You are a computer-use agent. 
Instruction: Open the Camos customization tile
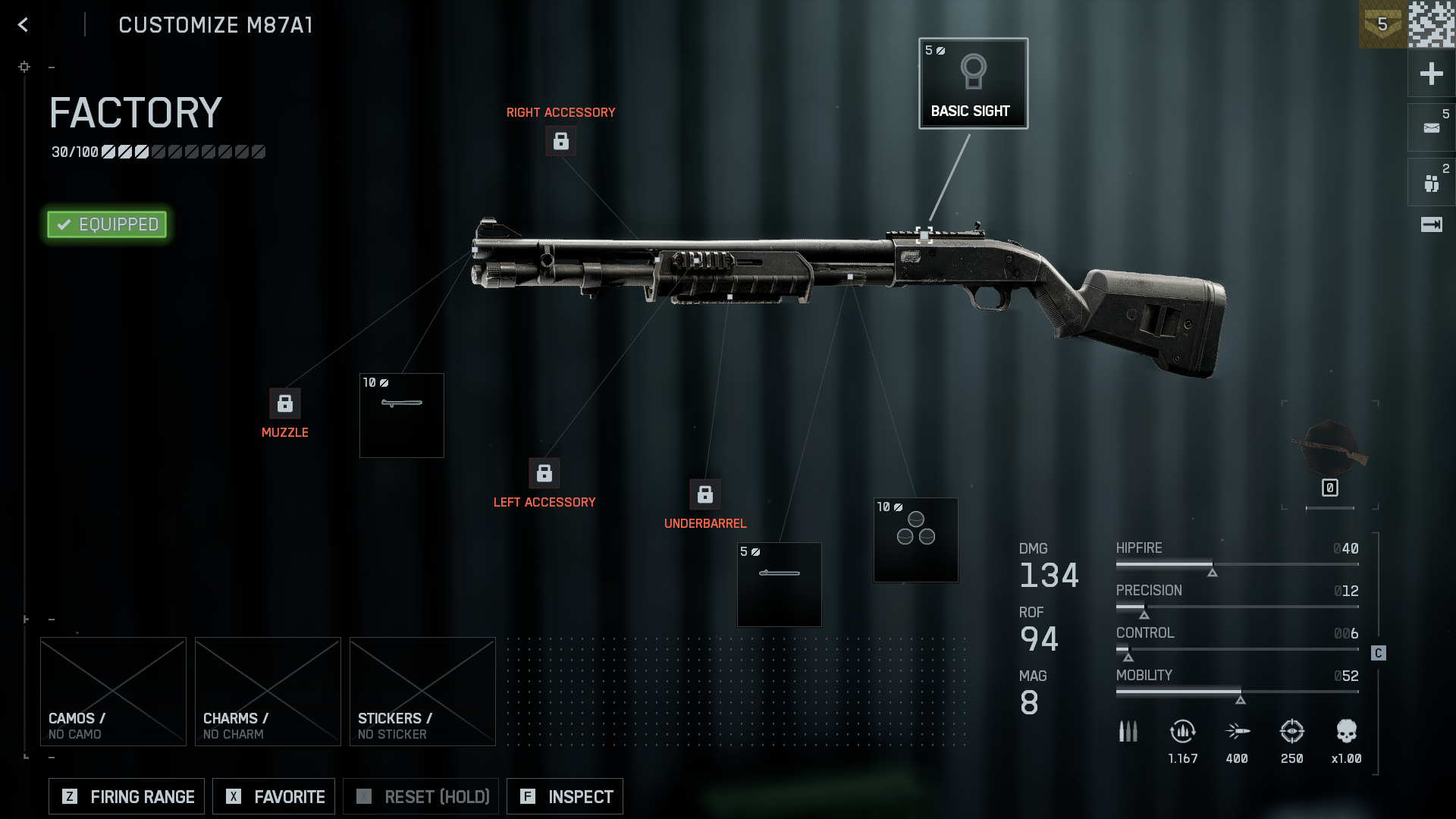113,692
